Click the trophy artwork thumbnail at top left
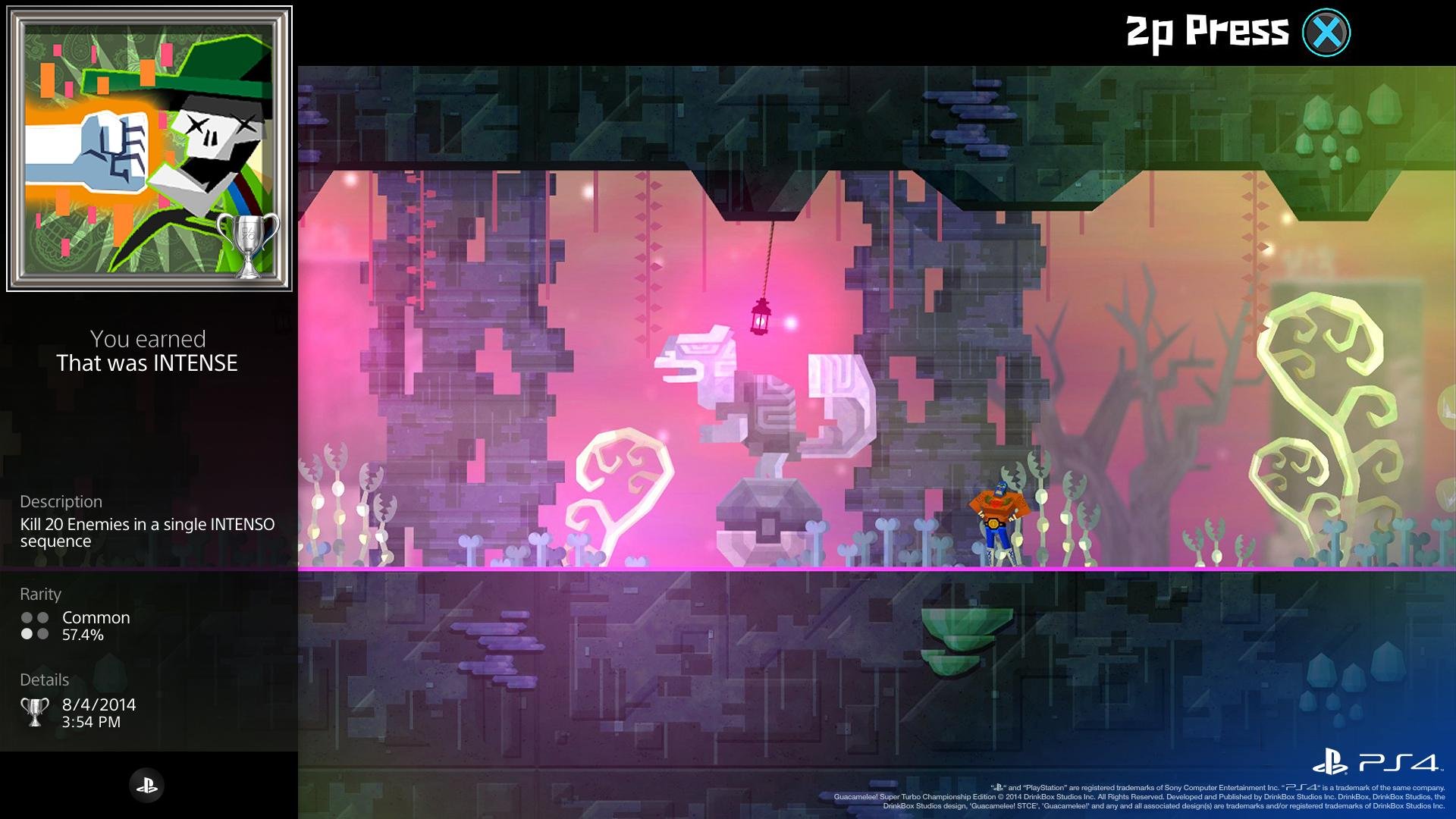This screenshot has width=1456, height=819. [149, 146]
